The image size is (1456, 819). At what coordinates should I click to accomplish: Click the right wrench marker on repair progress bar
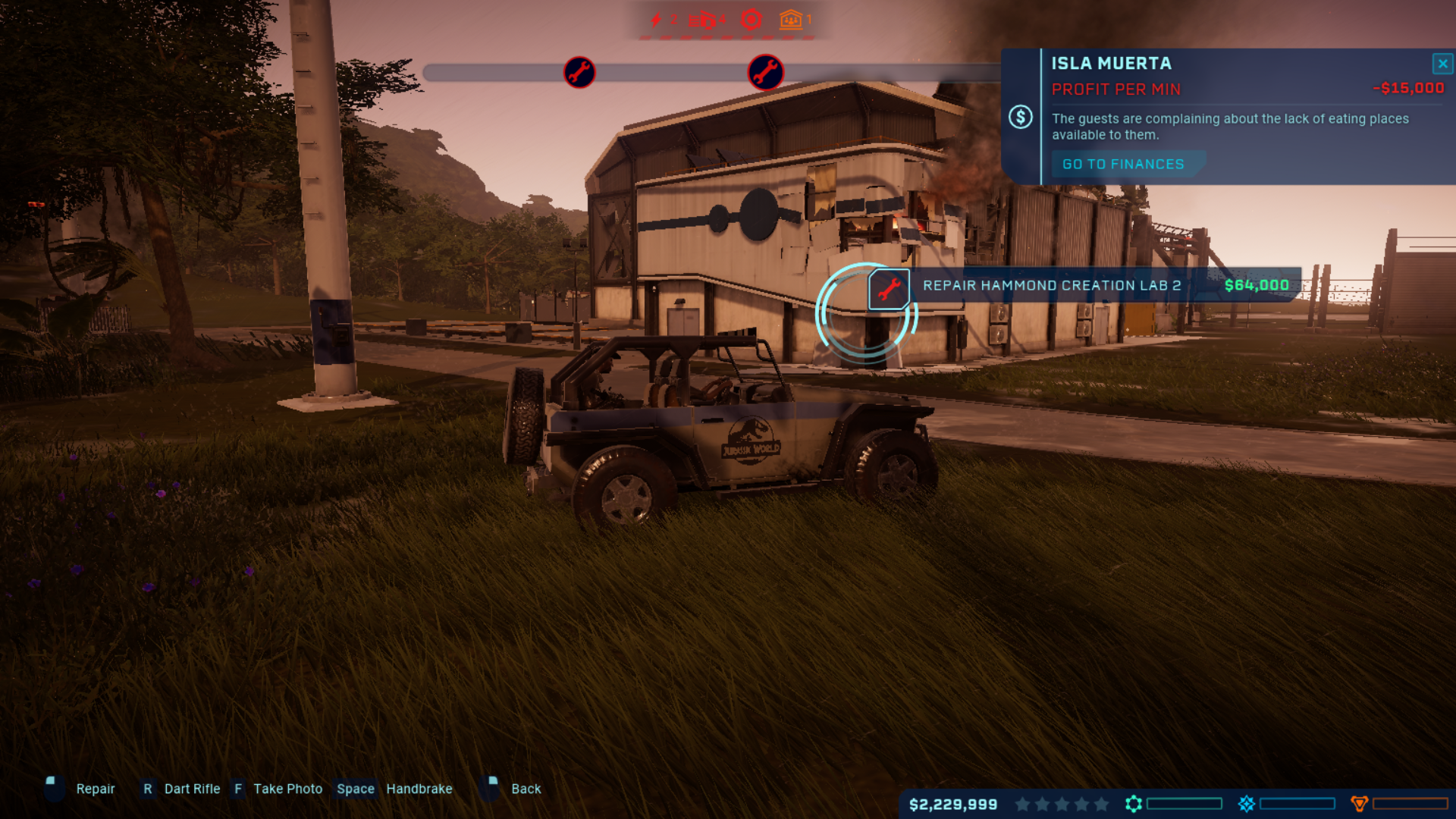coord(767,72)
